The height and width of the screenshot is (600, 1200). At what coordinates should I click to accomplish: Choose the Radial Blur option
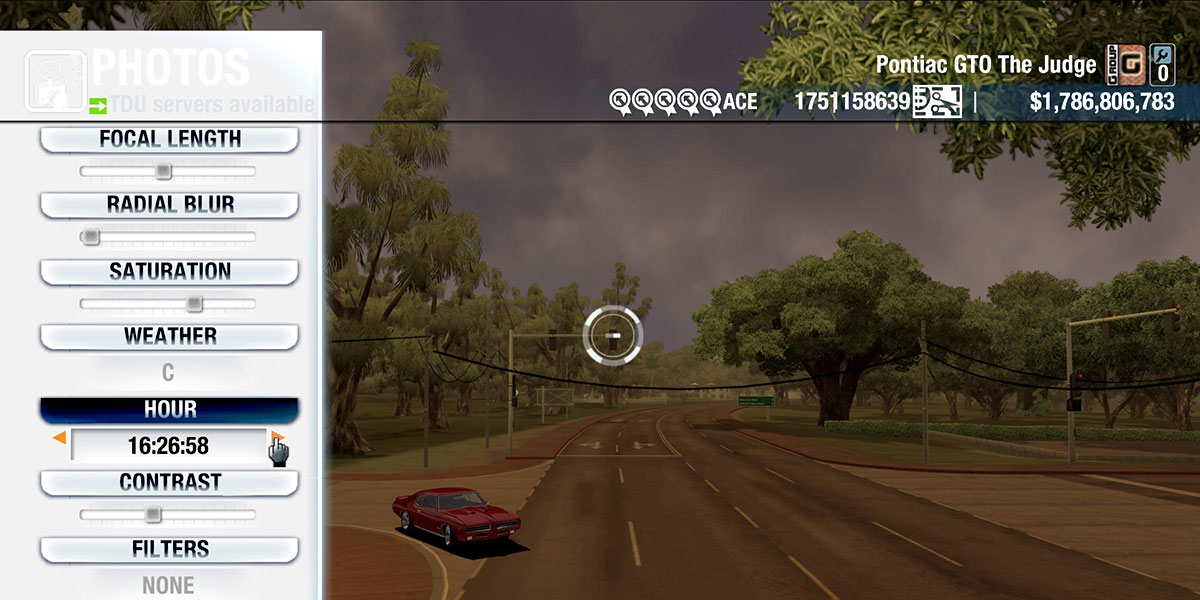tap(169, 205)
